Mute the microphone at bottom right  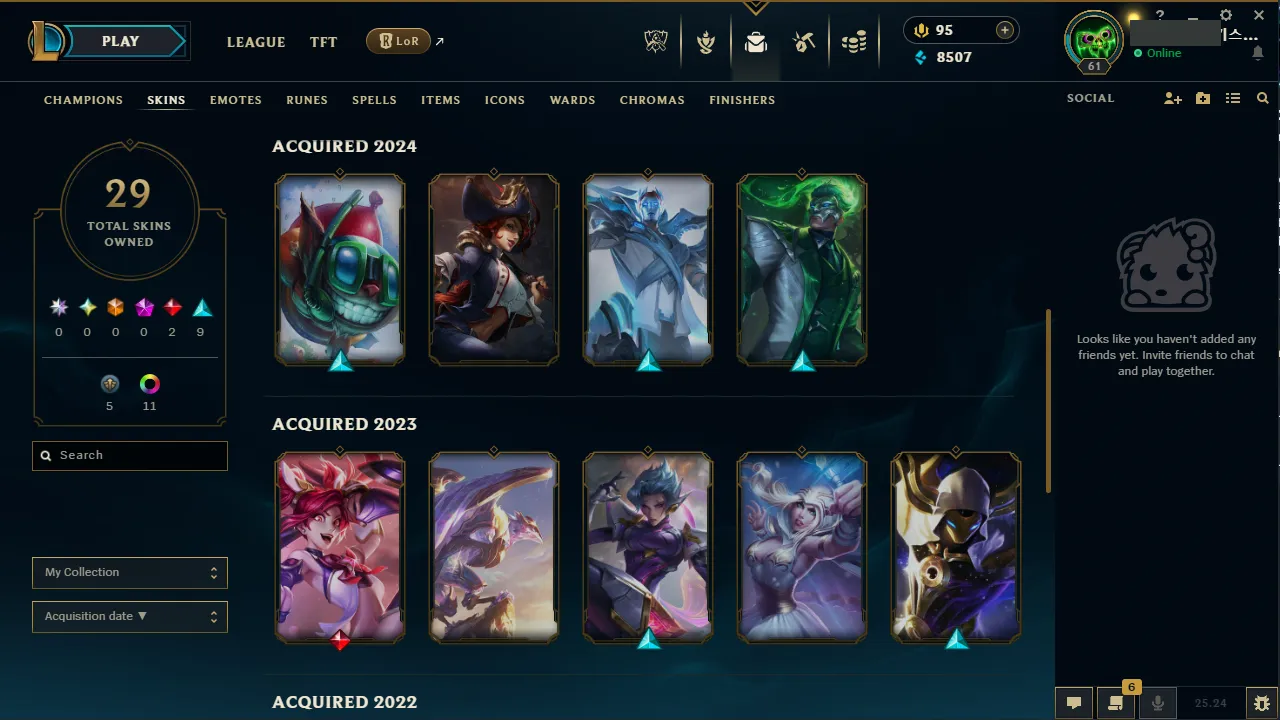pos(1157,702)
